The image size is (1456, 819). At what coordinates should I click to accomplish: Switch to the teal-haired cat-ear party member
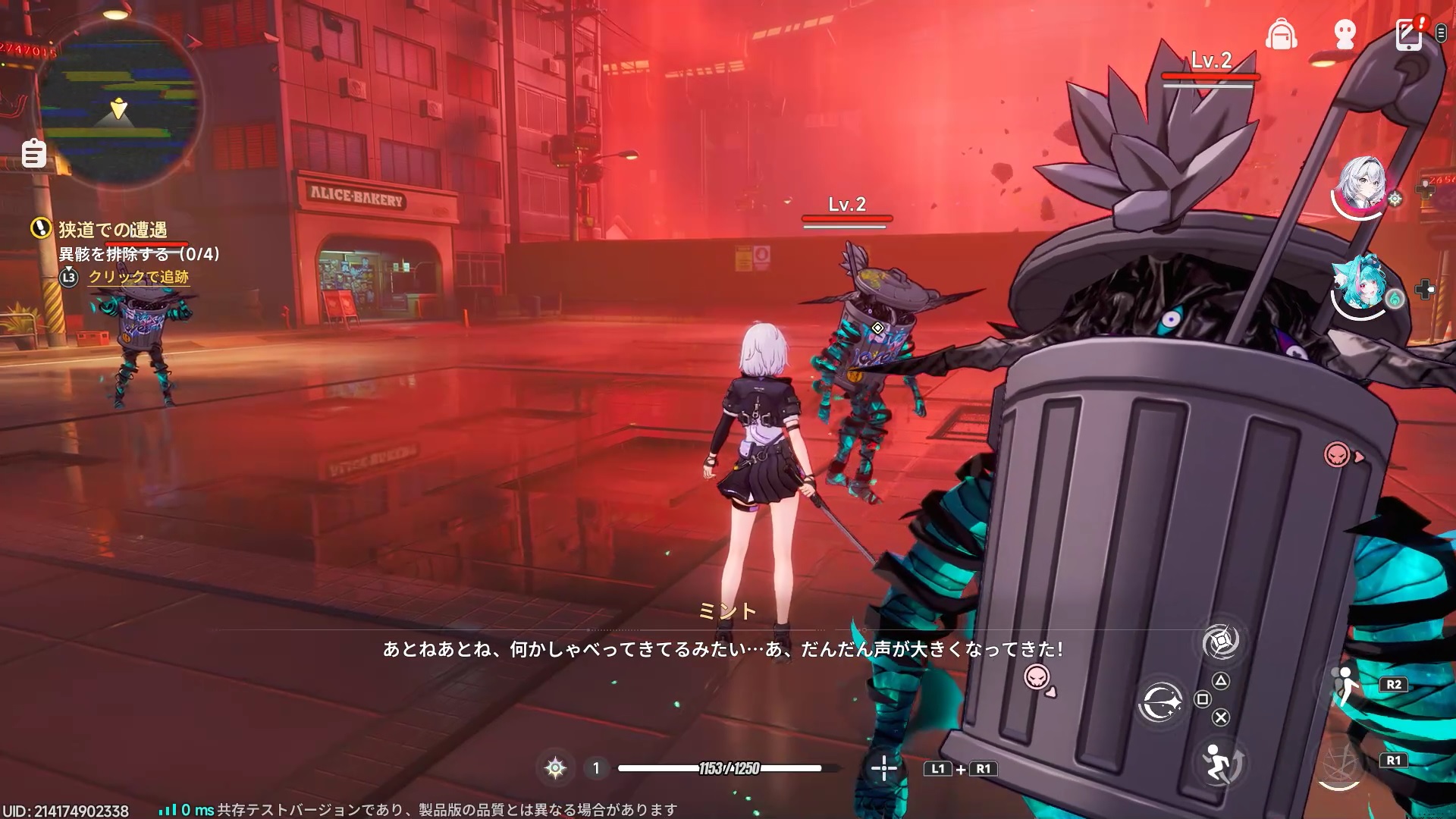pyautogui.click(x=1362, y=286)
